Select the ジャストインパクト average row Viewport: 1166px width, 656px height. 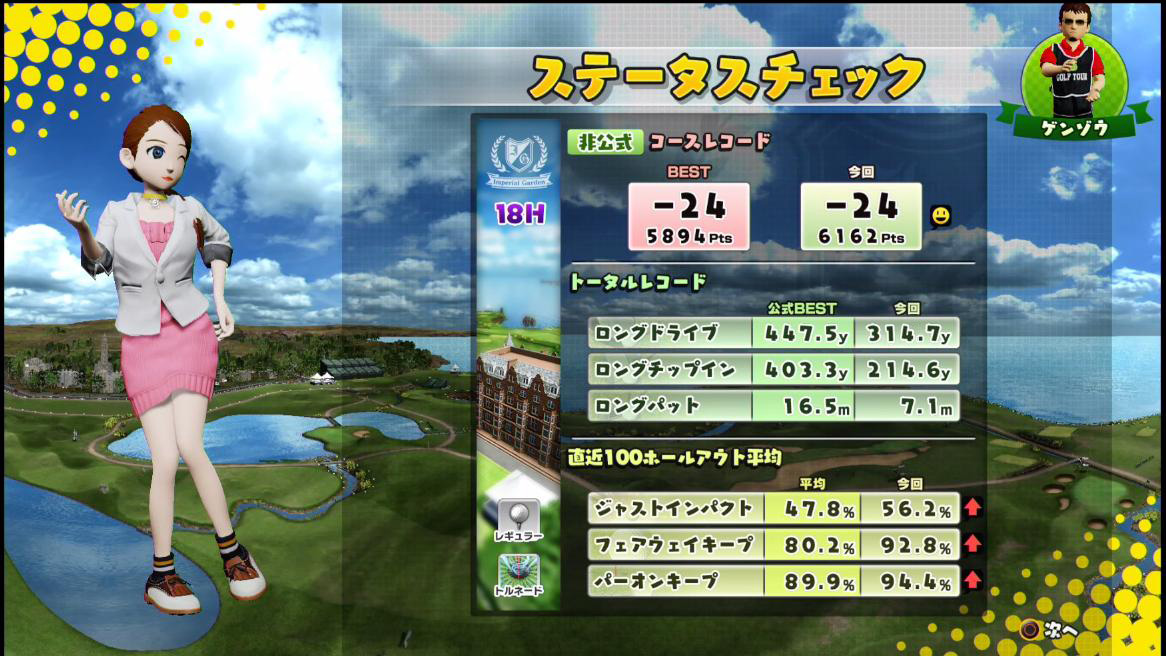[x=772, y=507]
